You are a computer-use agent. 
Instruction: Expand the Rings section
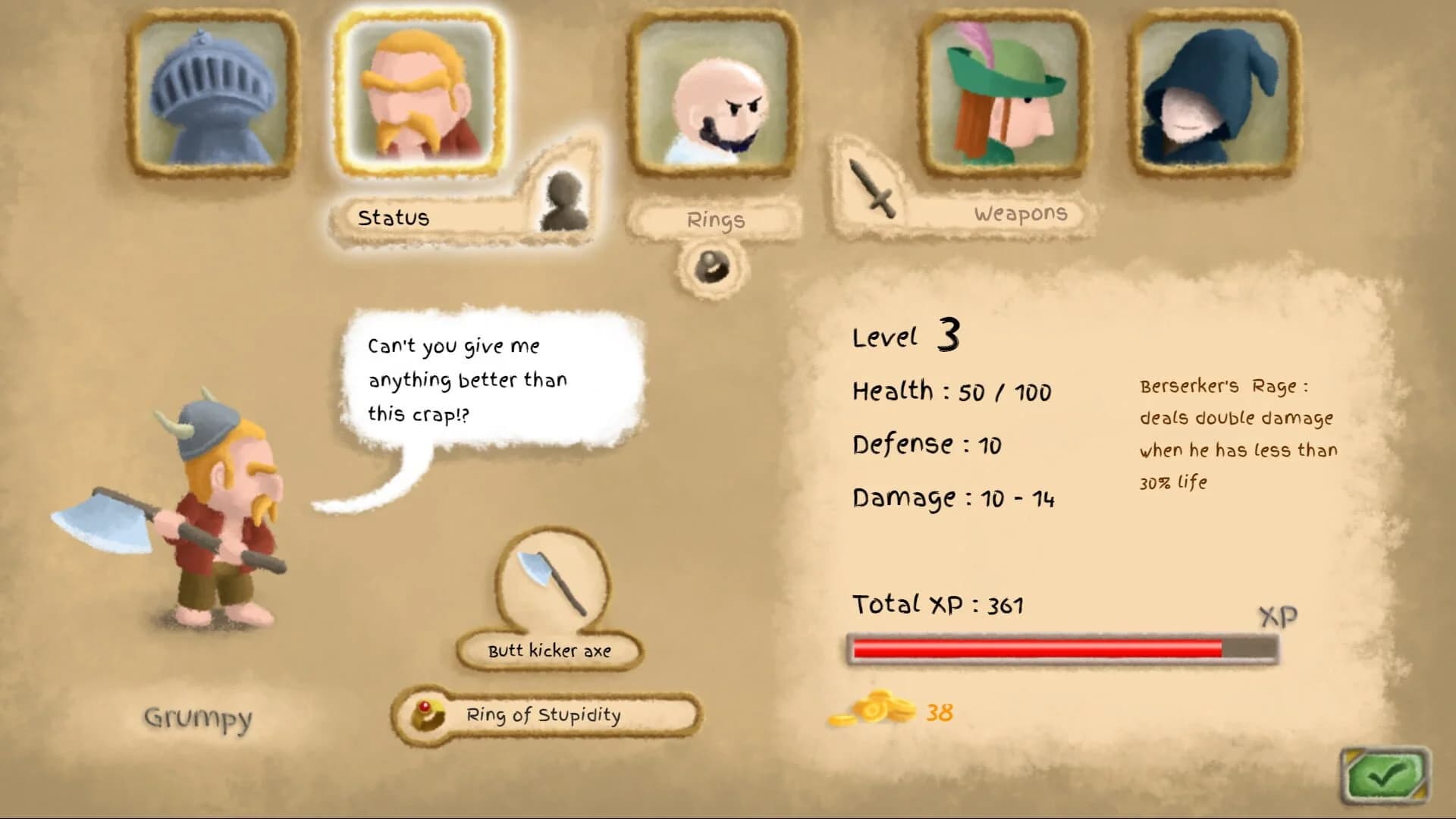coord(716,220)
